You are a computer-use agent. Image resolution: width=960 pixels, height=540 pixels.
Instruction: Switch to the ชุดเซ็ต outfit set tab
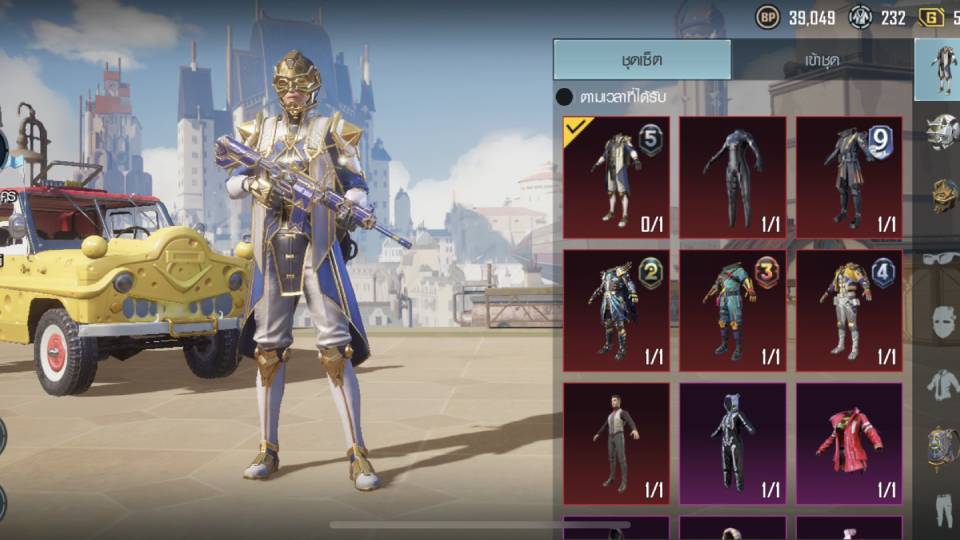click(x=641, y=60)
